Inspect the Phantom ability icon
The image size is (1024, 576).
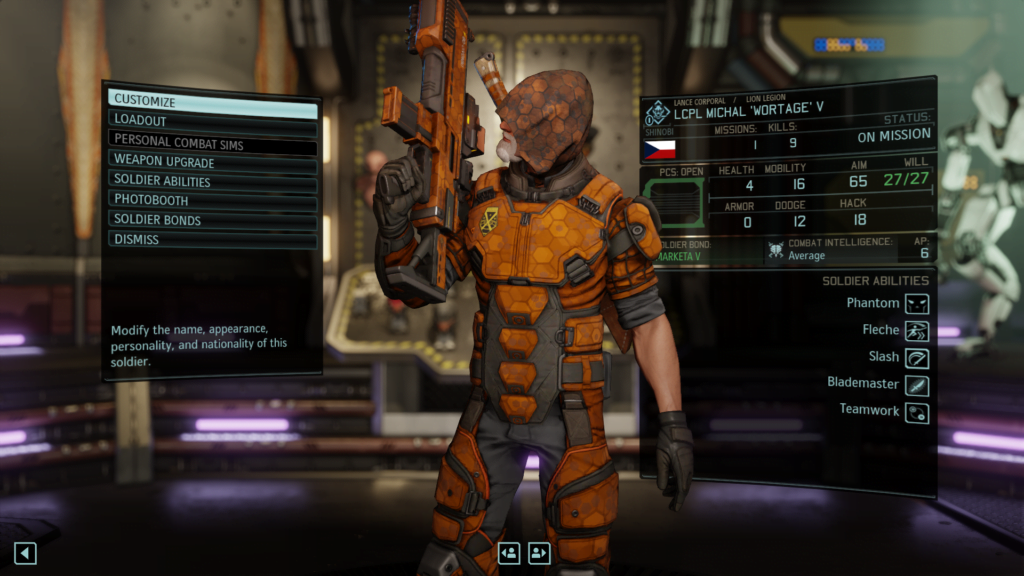coord(917,303)
